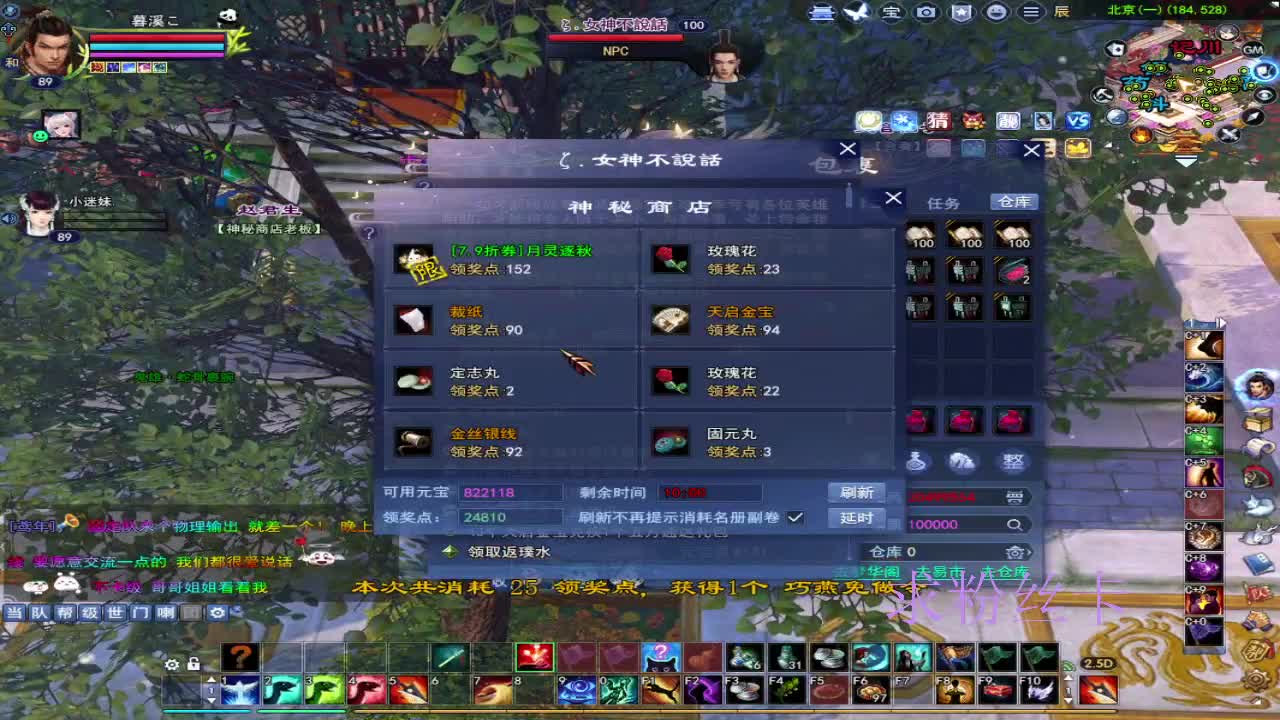Open the 宝 treasure icon in top toolbar

tap(891, 13)
